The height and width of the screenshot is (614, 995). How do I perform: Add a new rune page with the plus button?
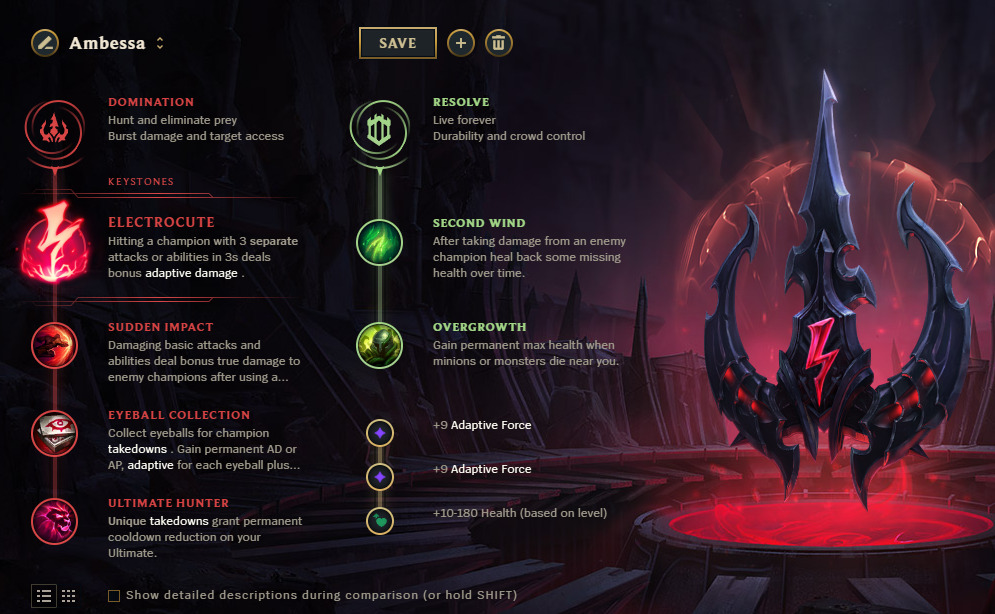point(460,43)
